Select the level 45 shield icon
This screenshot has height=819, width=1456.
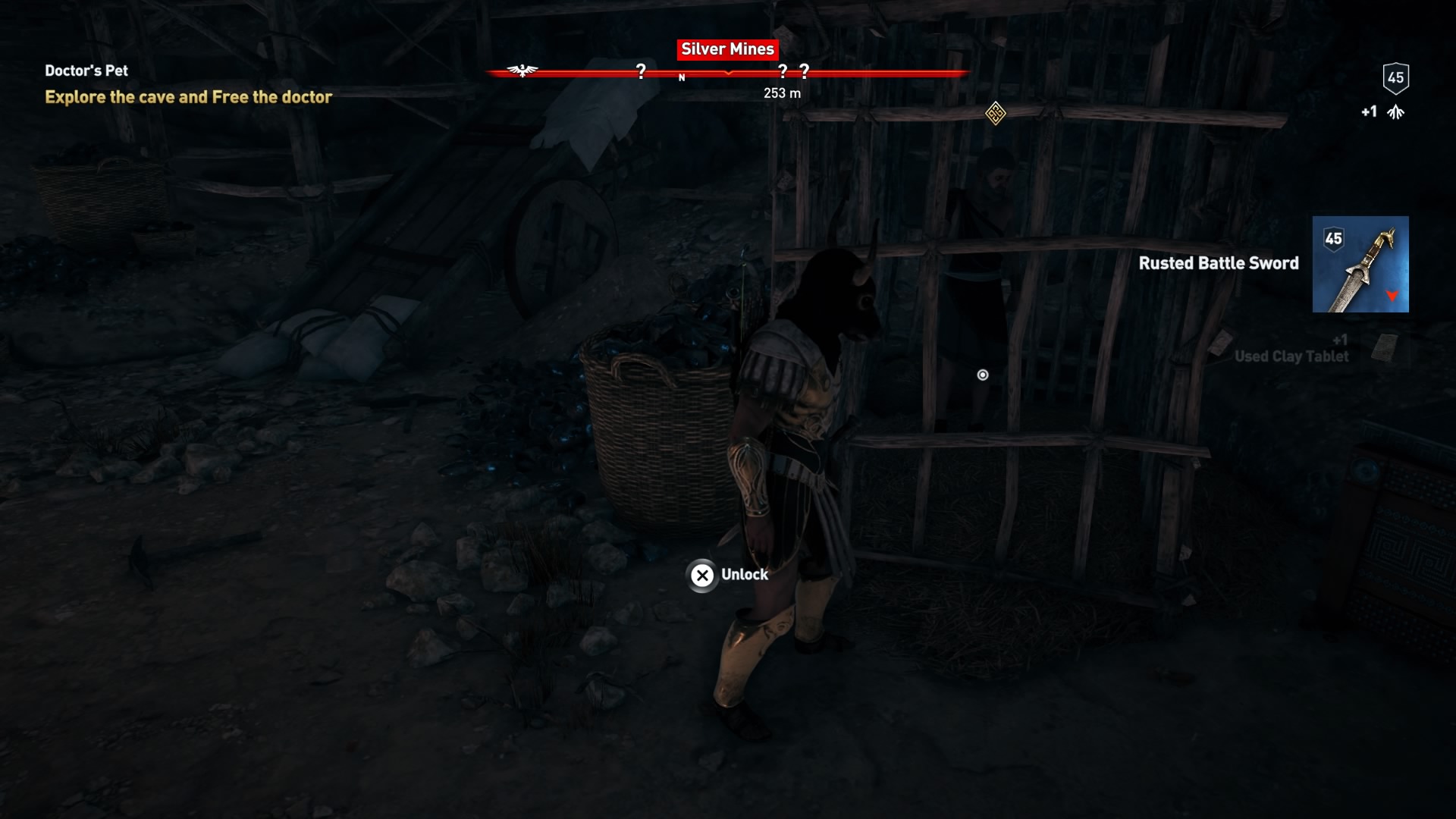[x=1395, y=78]
